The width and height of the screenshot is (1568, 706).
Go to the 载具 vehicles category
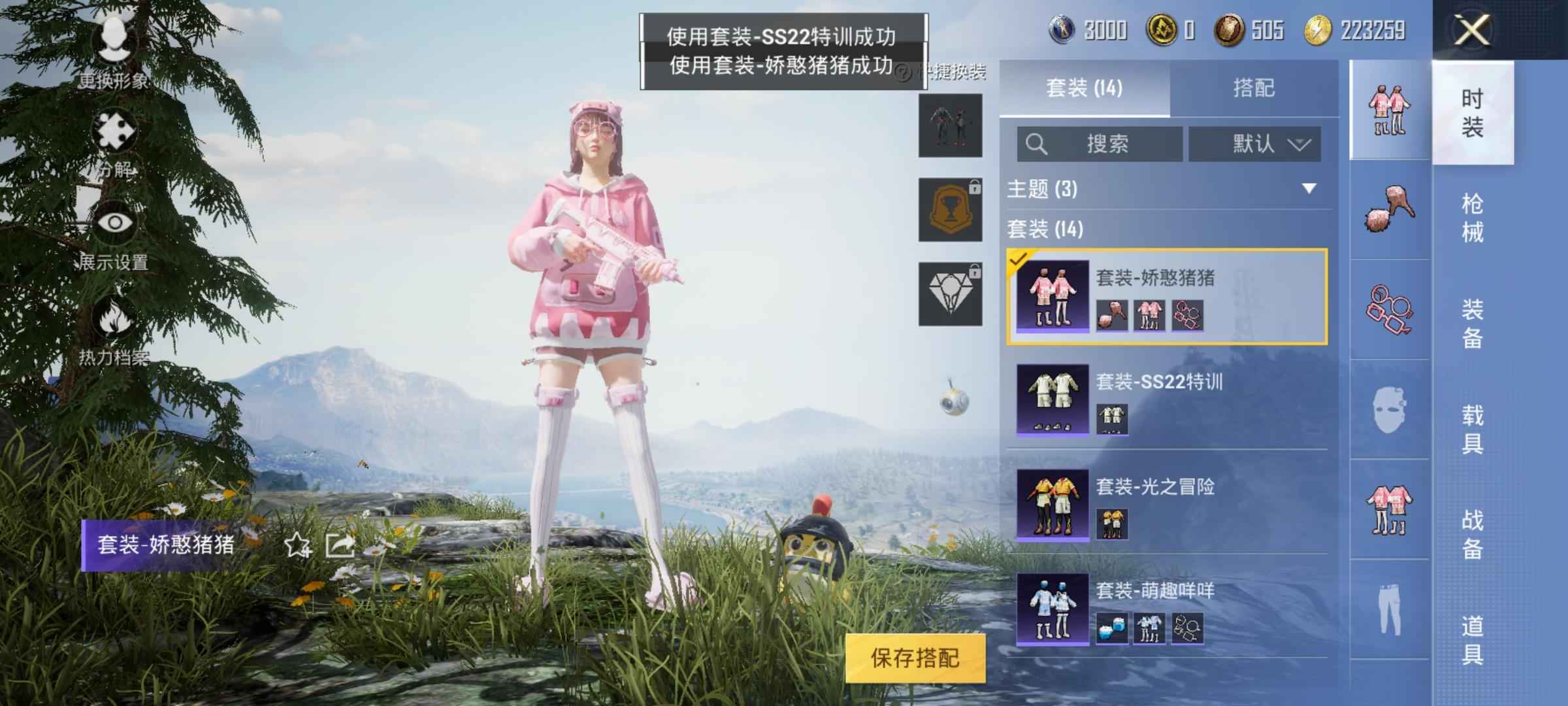point(1472,429)
